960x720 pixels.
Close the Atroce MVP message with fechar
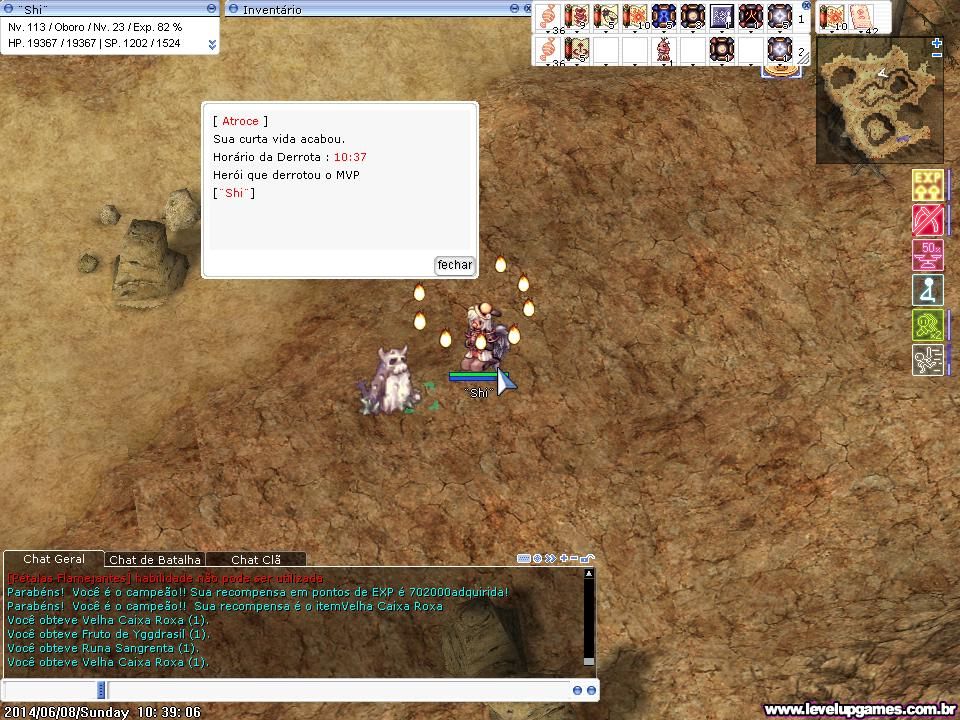(x=454, y=265)
